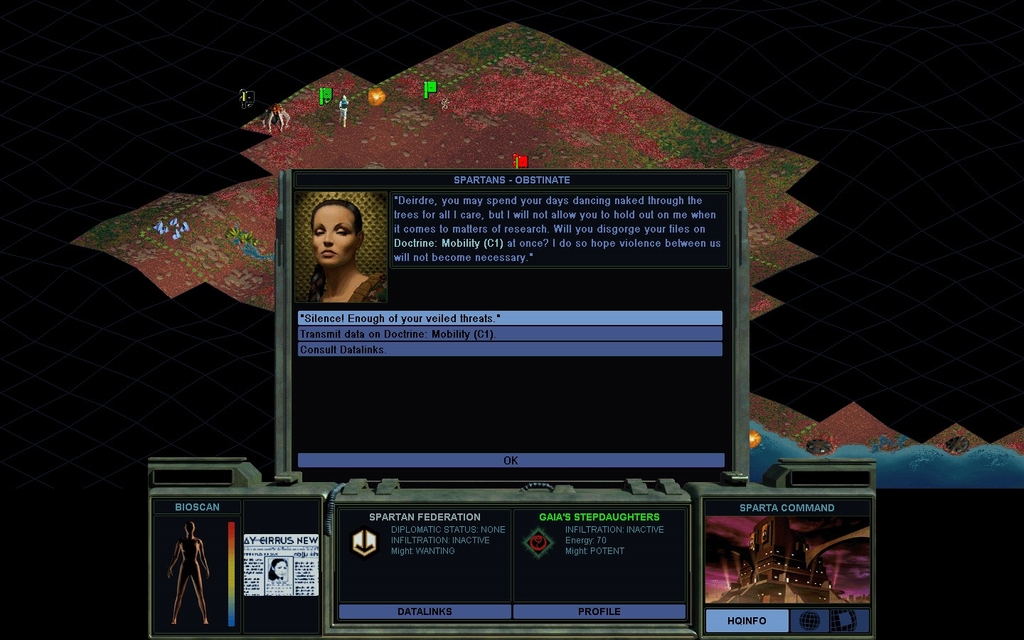Click the HQINFO button
Screen dimensions: 1024x640
[746, 621]
